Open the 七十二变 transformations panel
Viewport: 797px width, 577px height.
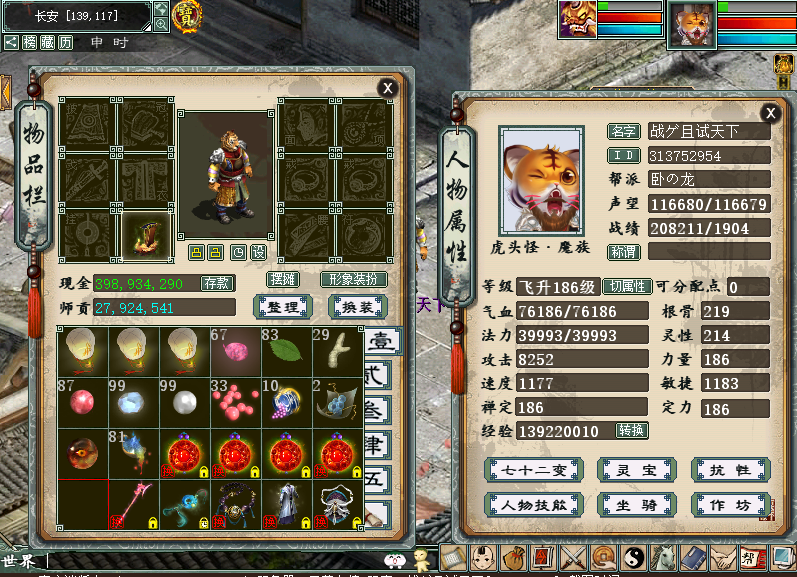533,470
